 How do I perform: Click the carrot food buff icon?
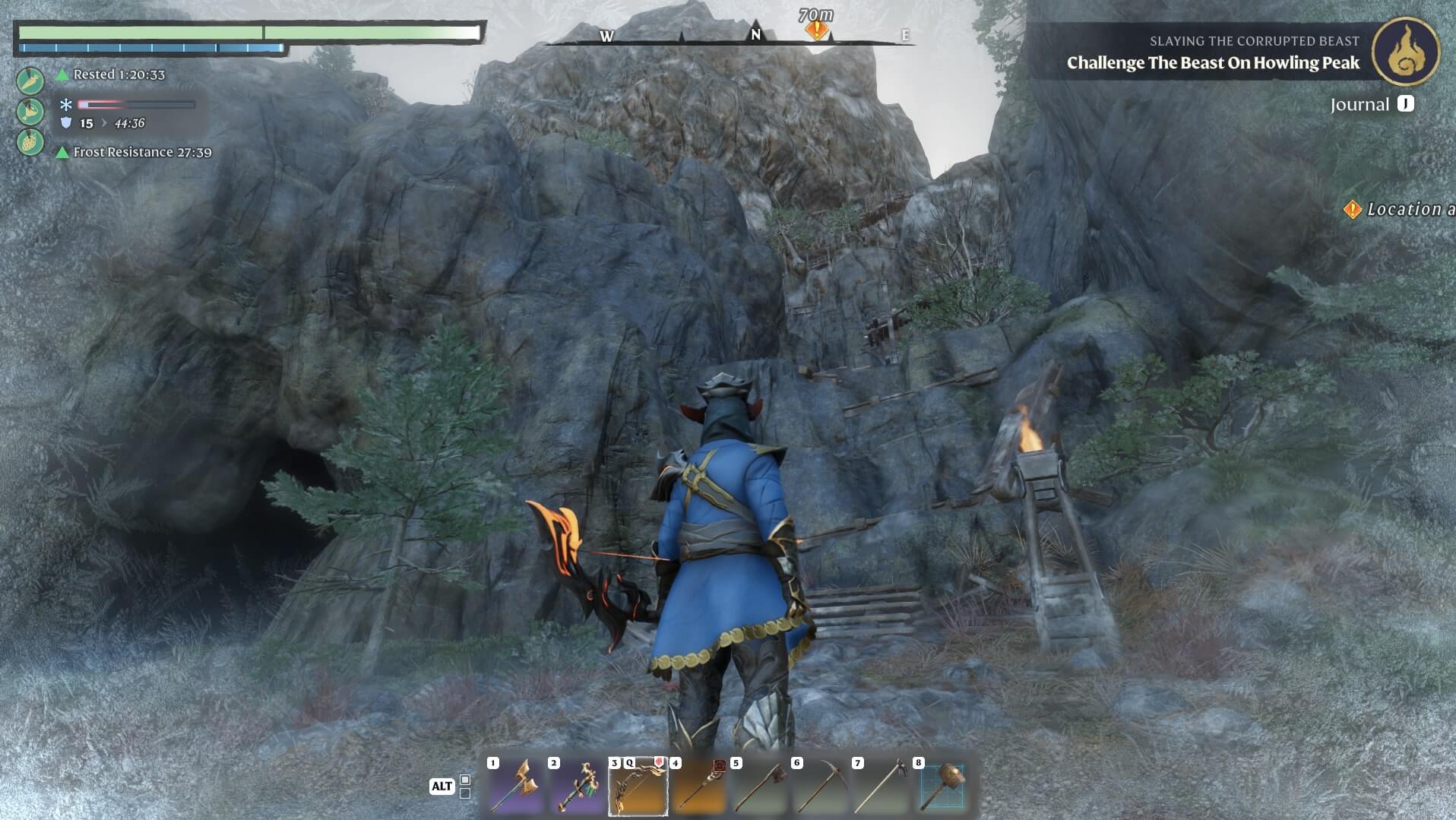30,81
